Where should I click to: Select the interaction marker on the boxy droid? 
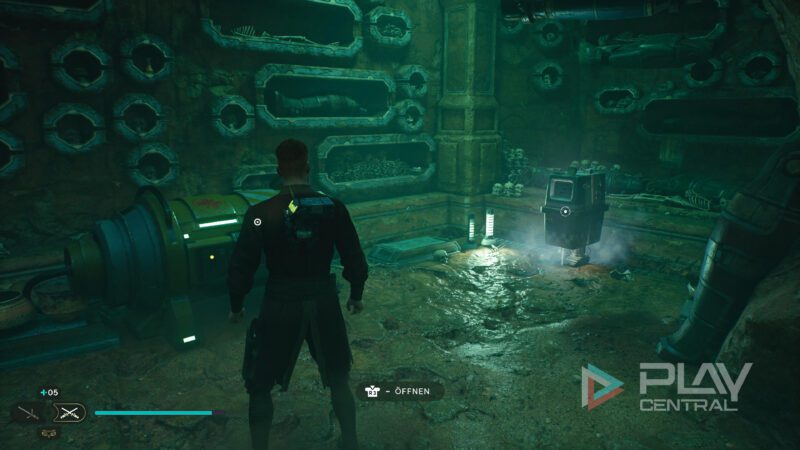coord(565,211)
